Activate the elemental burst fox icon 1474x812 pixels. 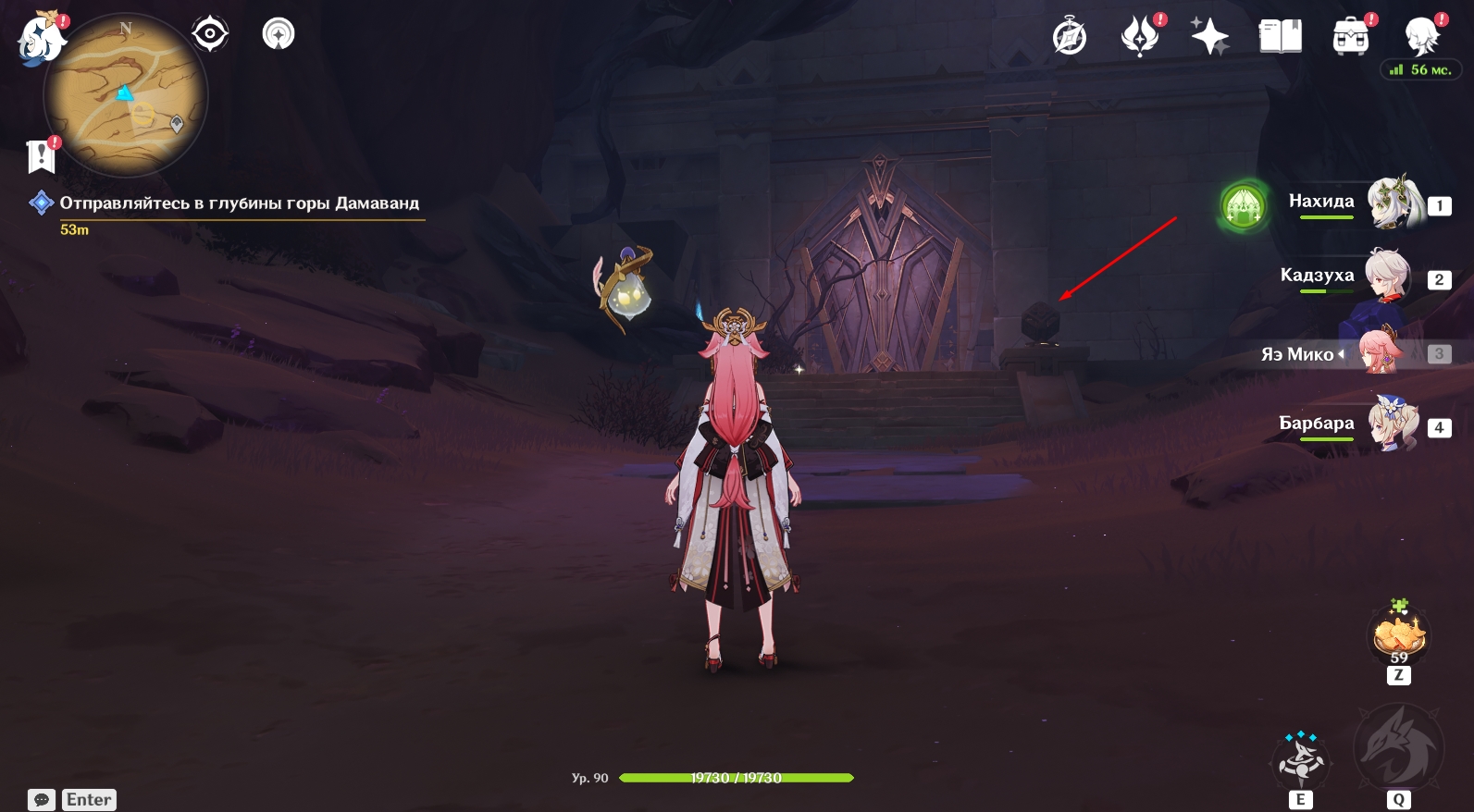coord(1398,747)
